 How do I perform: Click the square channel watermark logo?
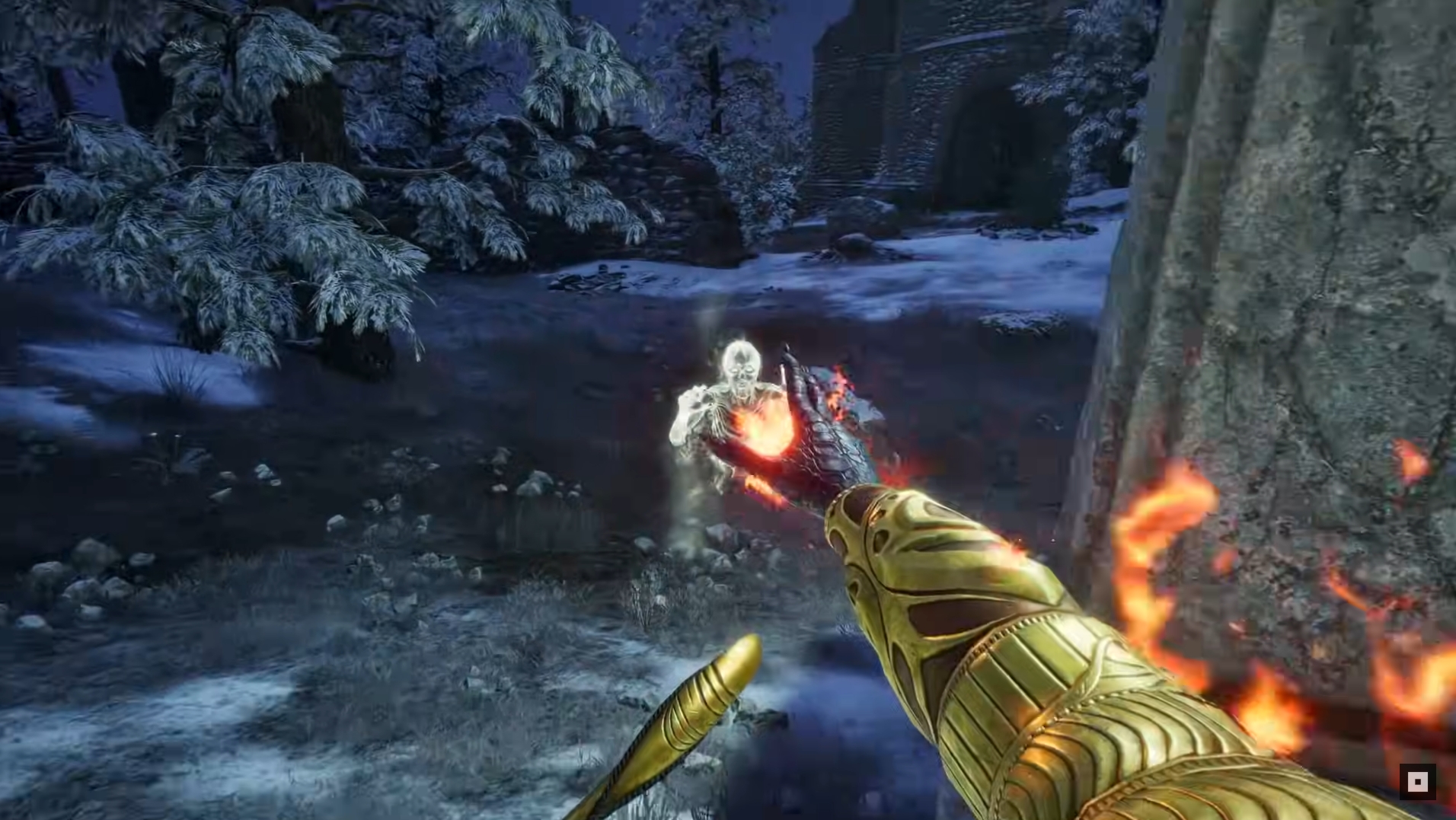click(x=1417, y=782)
